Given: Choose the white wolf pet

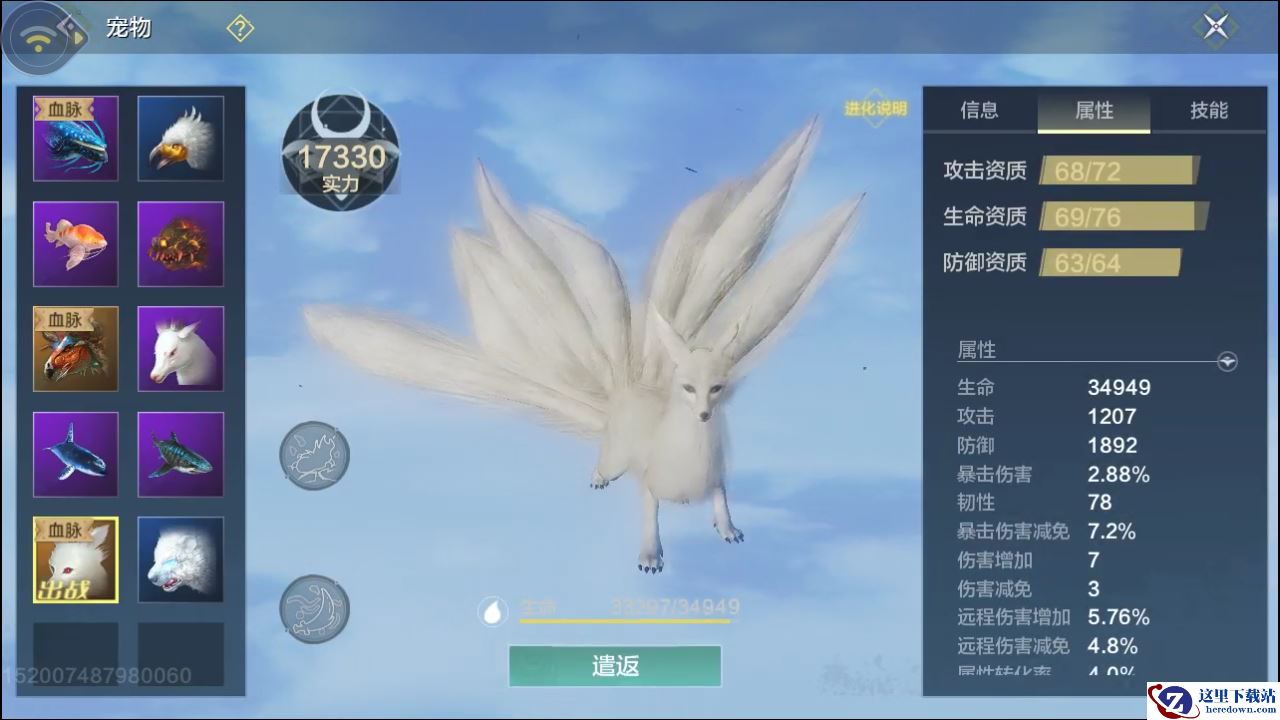Looking at the screenshot, I should [x=180, y=560].
